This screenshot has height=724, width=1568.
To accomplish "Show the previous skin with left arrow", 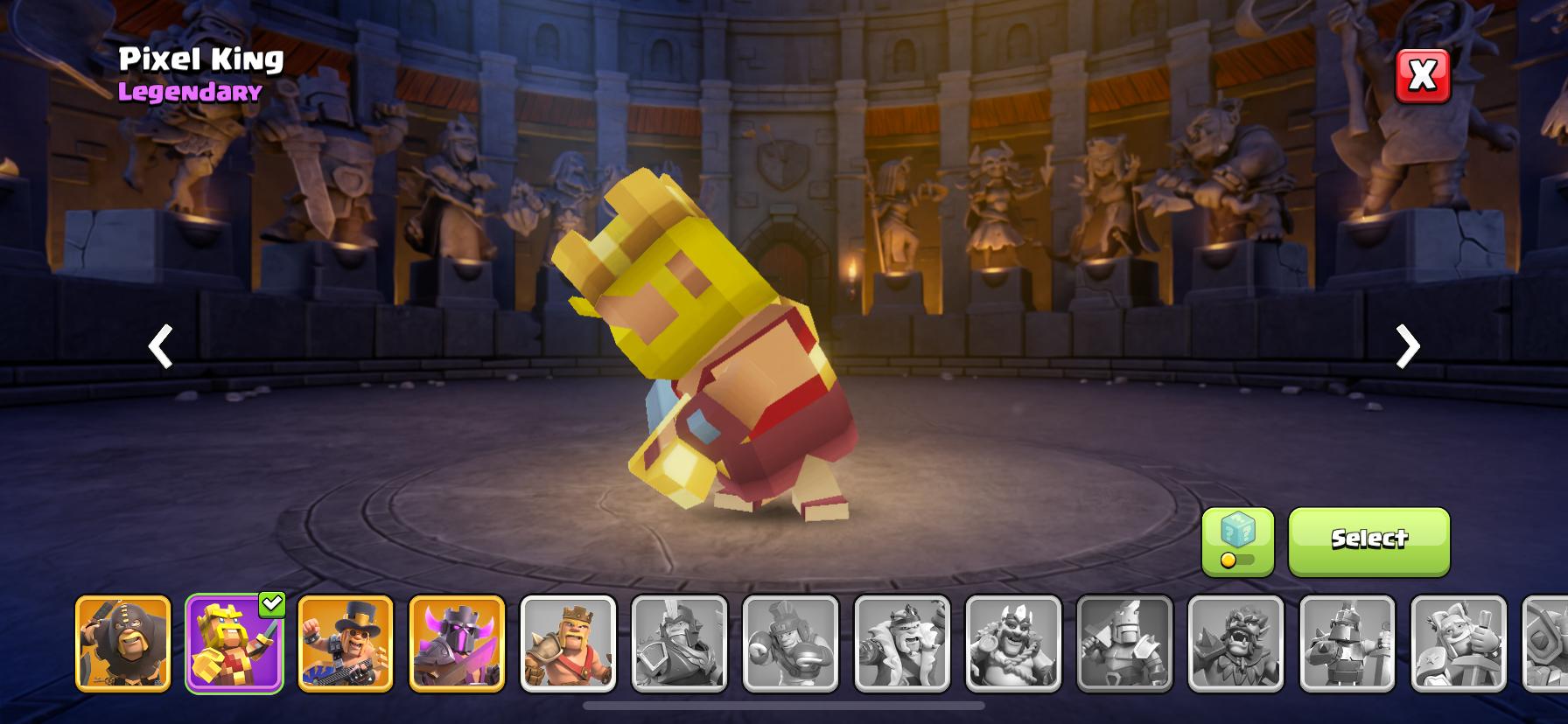I will [160, 346].
